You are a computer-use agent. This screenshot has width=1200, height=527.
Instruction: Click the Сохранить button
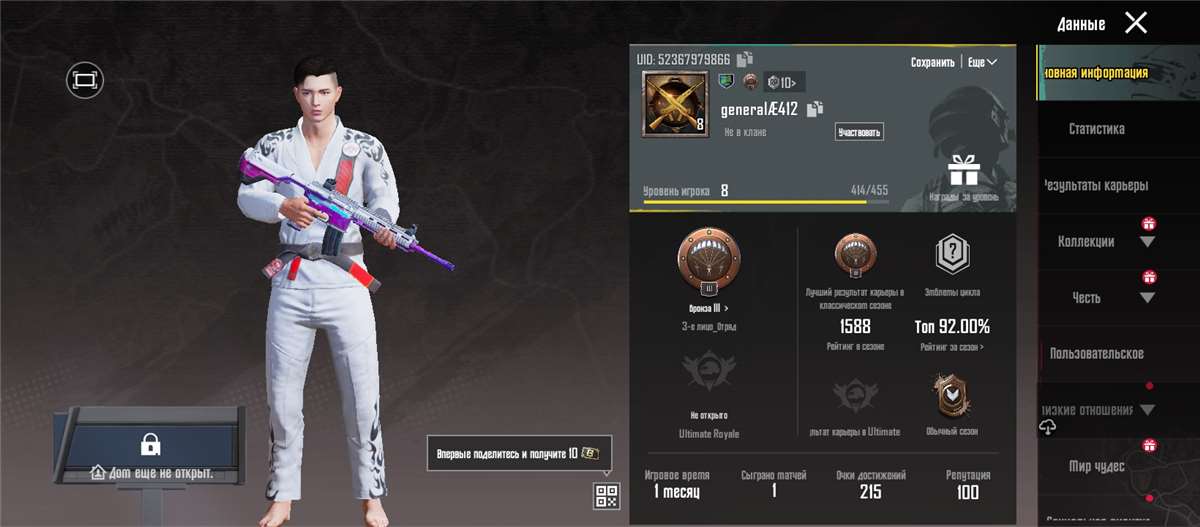932,62
